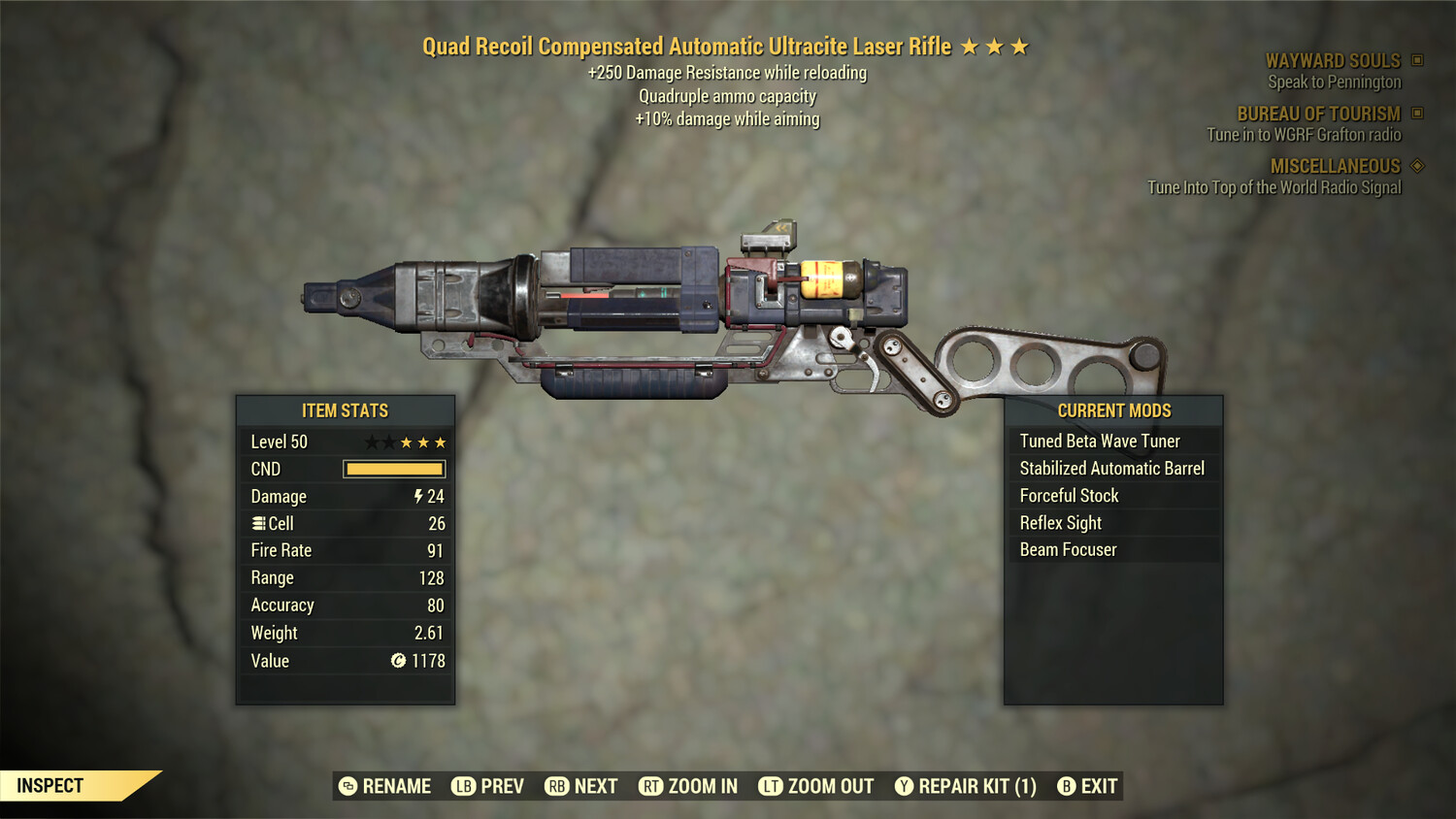The width and height of the screenshot is (1456, 819).
Task: Click the LT button glyph beside ZOOM OUT
Action: point(772,786)
